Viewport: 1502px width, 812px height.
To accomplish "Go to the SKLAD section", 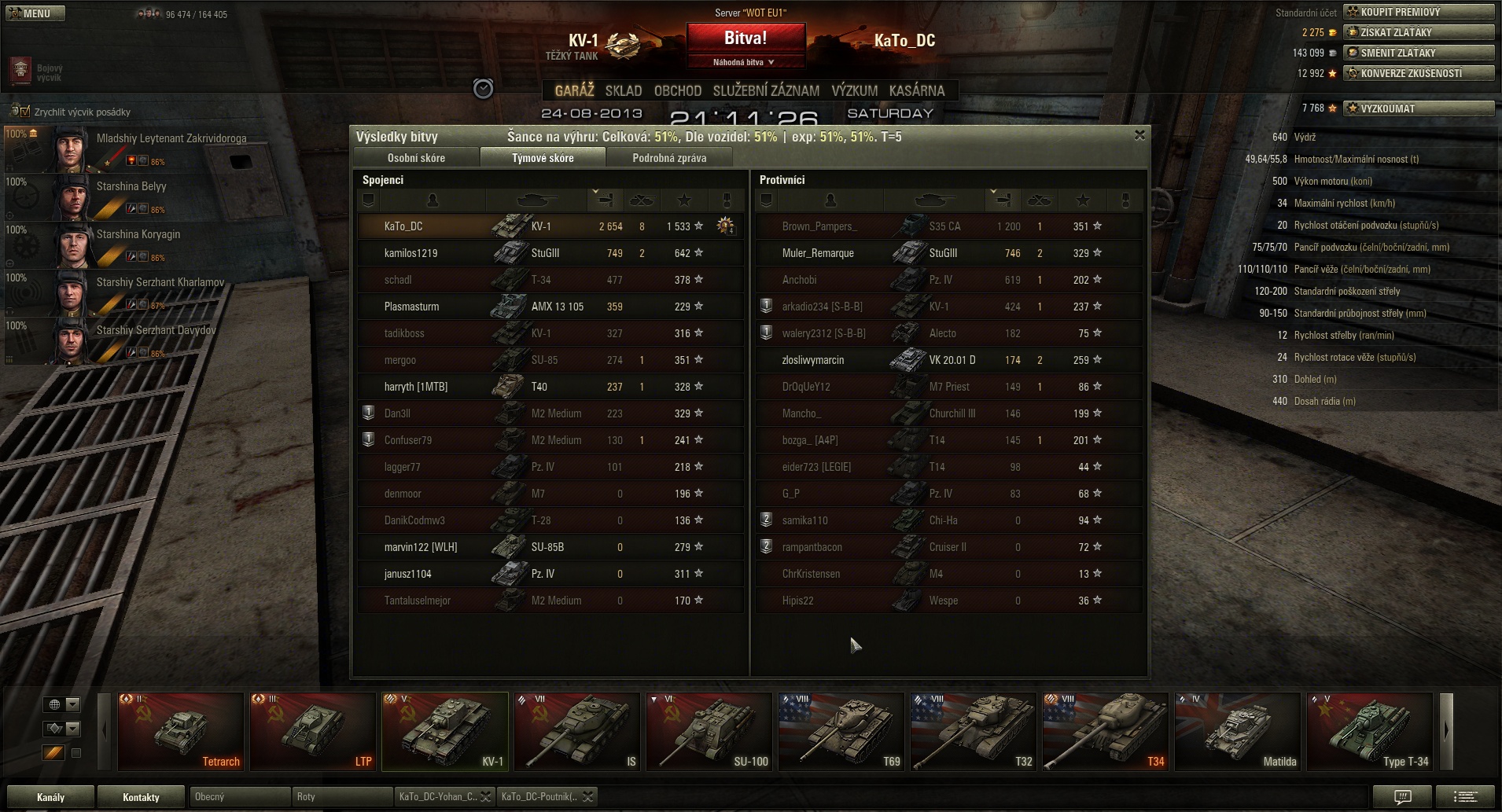I will pyautogui.click(x=623, y=90).
